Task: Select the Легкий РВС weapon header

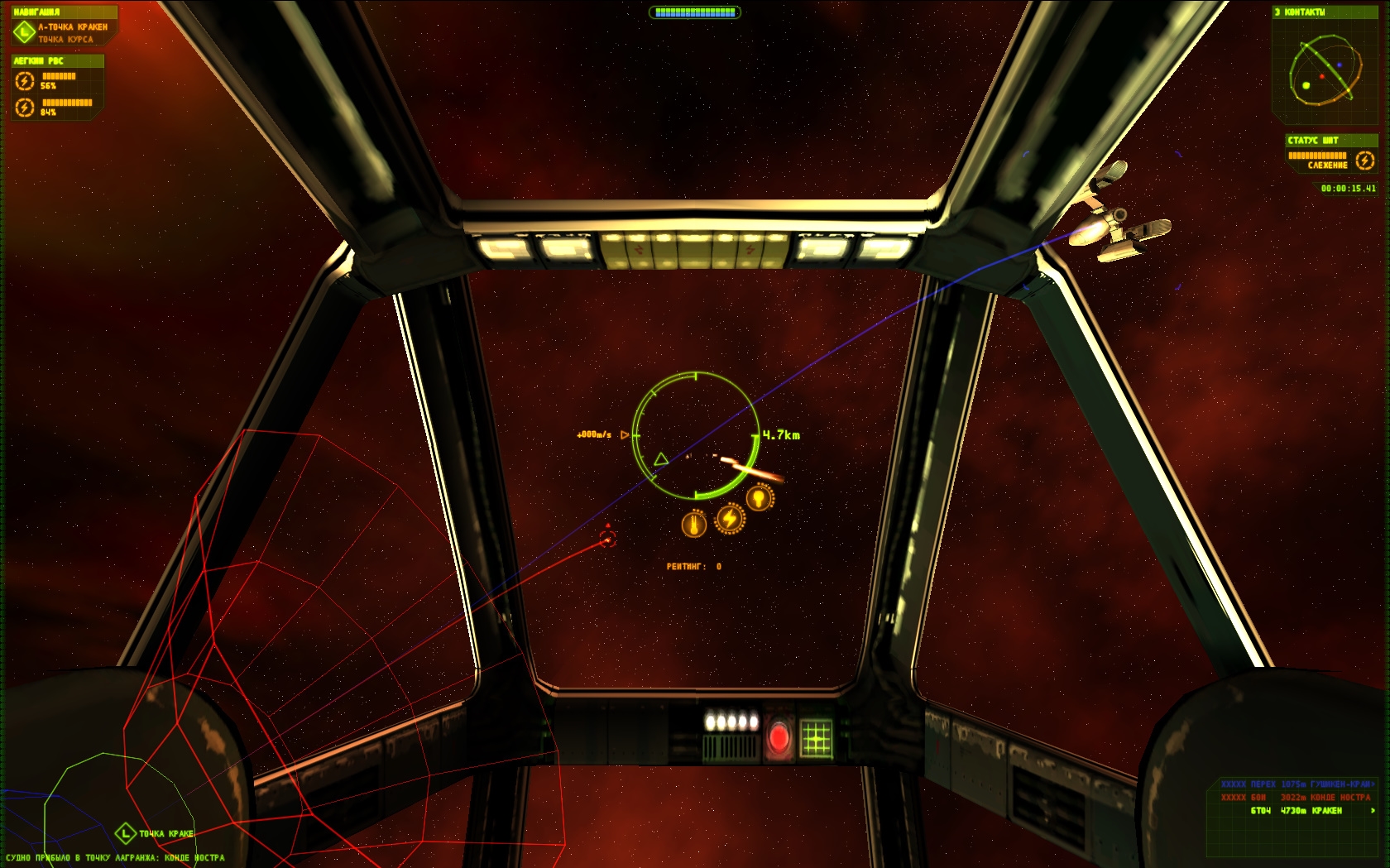Action: [x=39, y=60]
